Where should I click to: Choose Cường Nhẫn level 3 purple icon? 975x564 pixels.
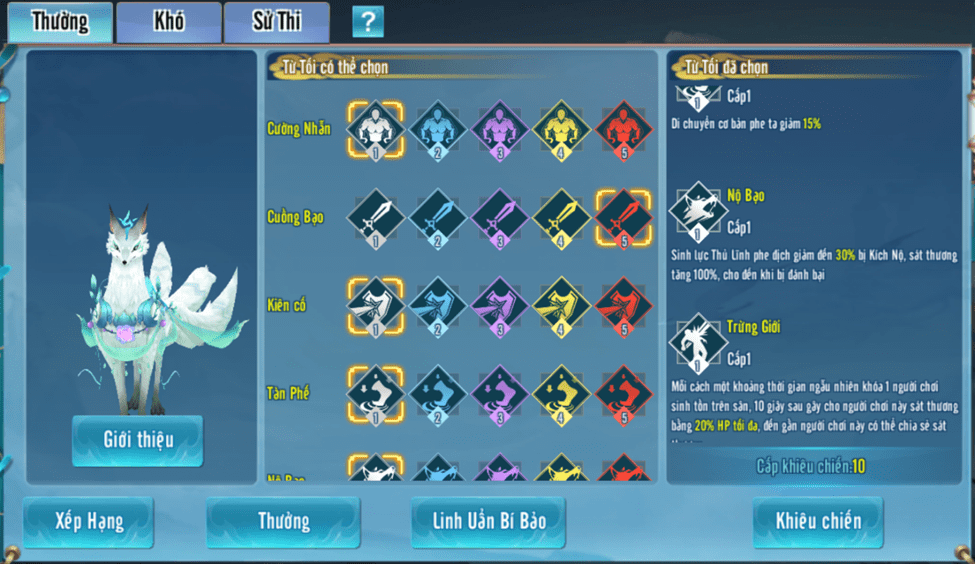click(x=499, y=129)
